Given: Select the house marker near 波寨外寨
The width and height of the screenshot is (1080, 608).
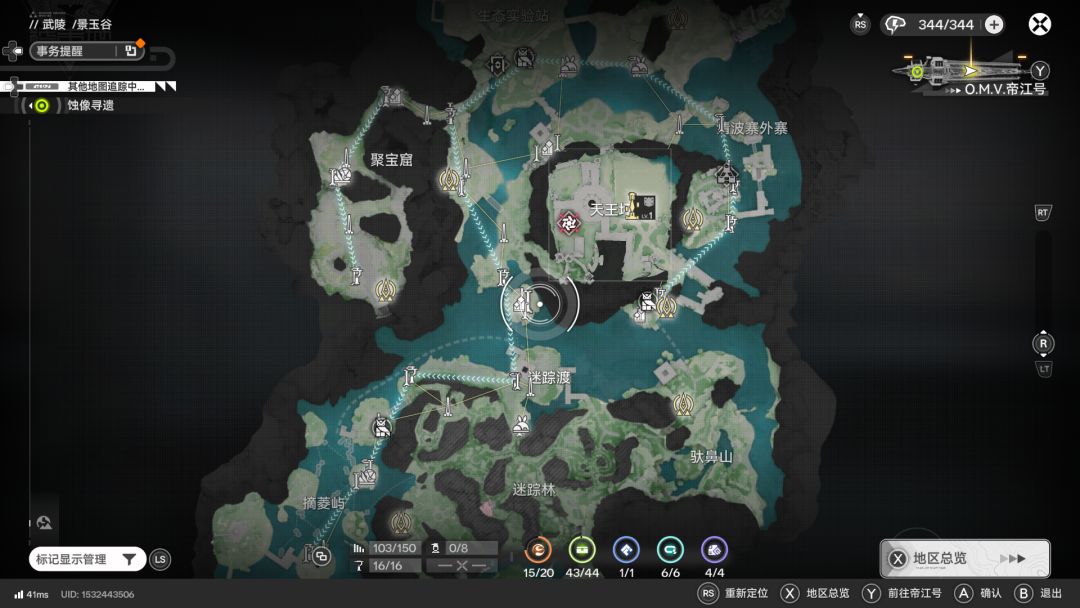Looking at the screenshot, I should 727,176.
